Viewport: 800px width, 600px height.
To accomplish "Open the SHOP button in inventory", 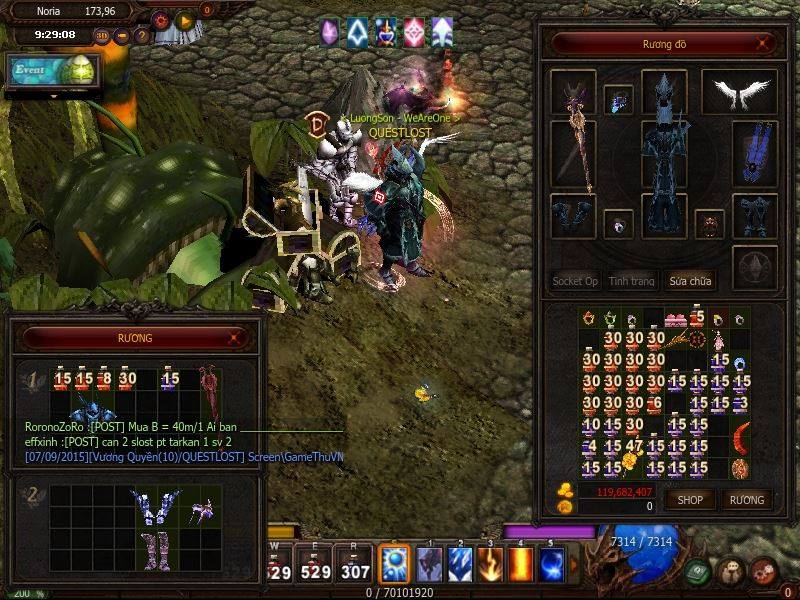I will click(690, 499).
